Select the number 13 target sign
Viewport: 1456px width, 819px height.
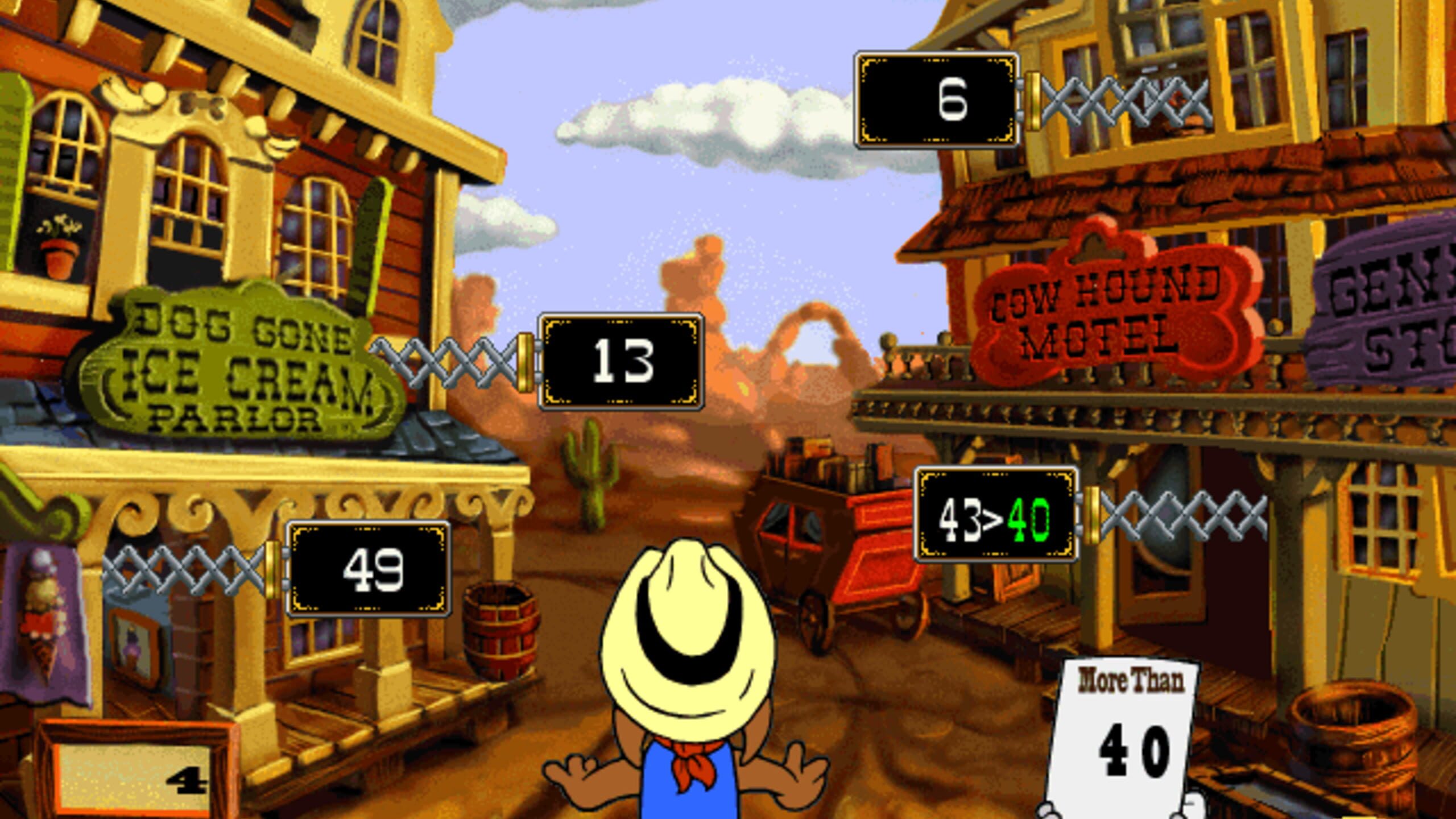pyautogui.click(x=621, y=361)
